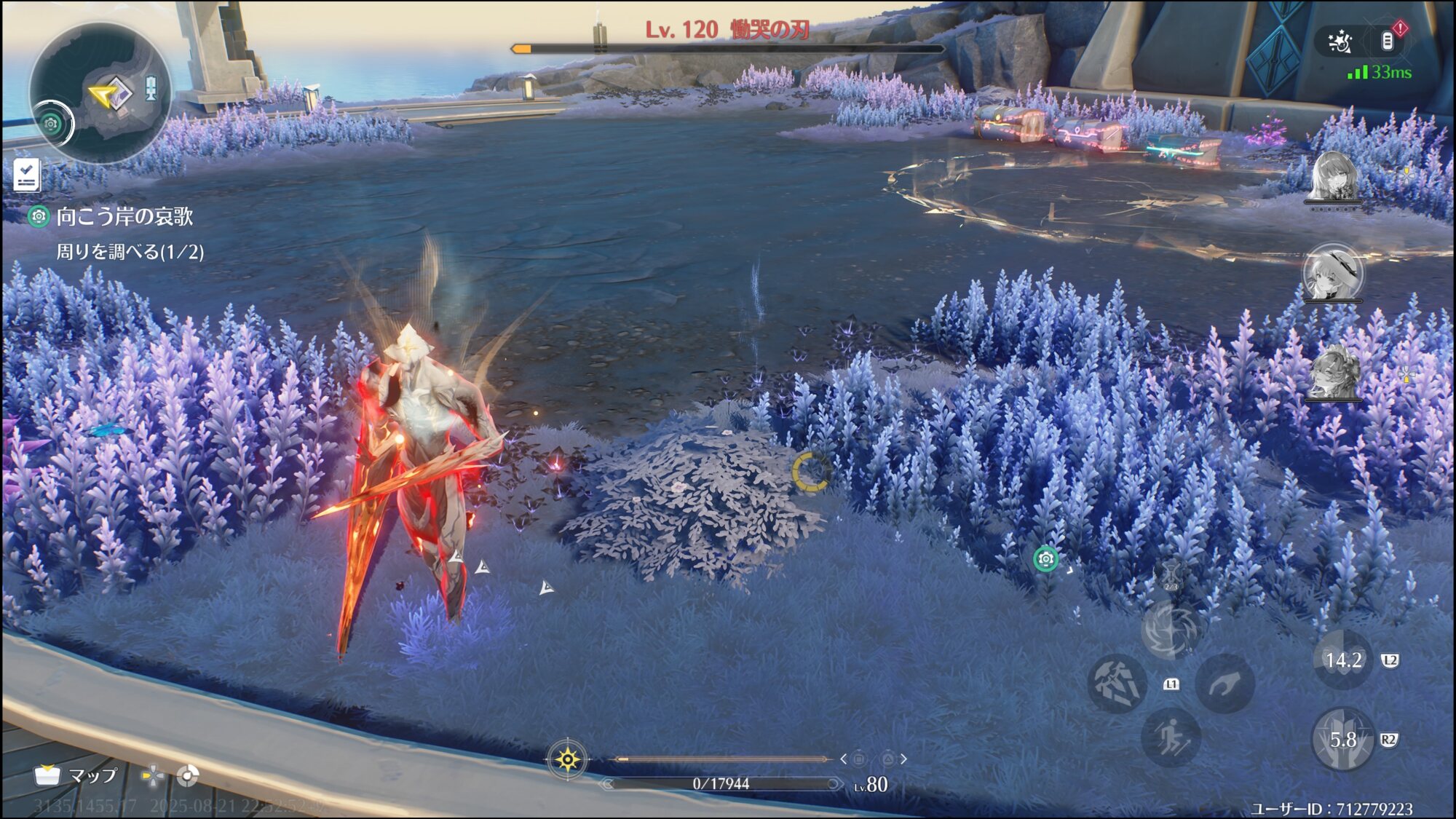Image resolution: width=1456 pixels, height=819 pixels.
Task: Trigger the shattered shards attack button
Action: tap(1117, 684)
